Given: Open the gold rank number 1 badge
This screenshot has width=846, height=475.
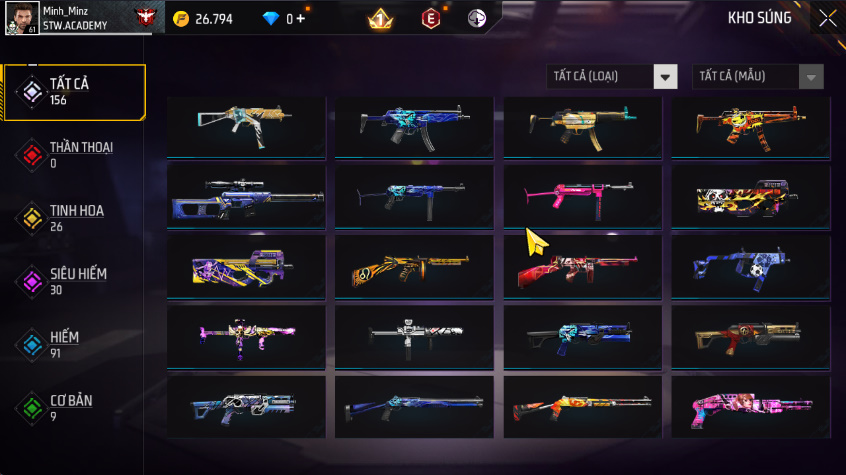Looking at the screenshot, I should tap(380, 18).
